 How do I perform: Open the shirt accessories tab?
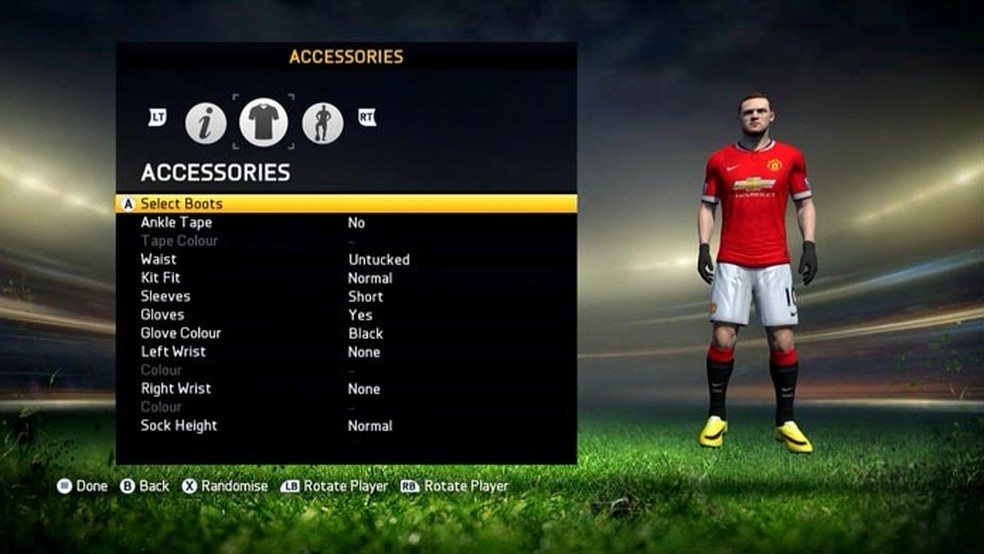(264, 122)
